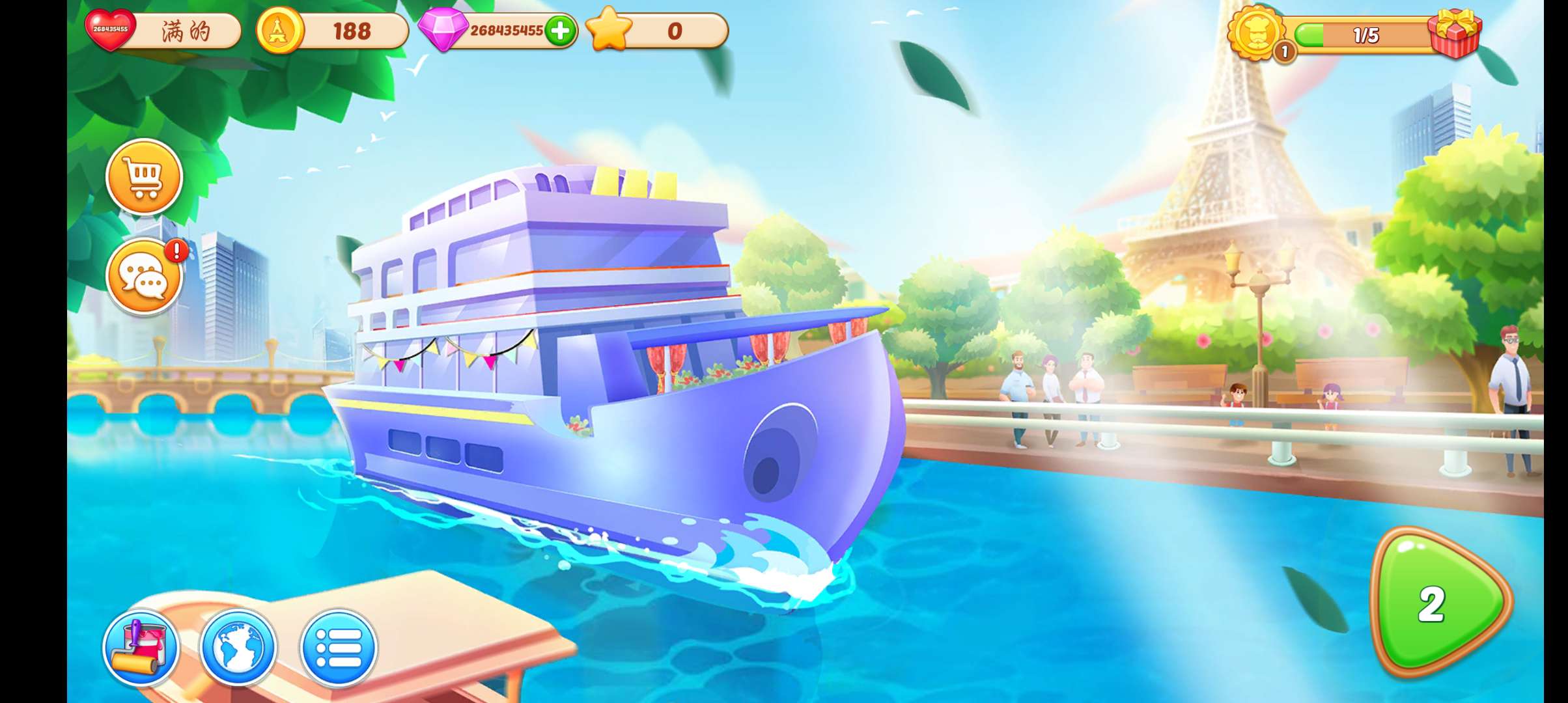
Task: Open the chat messages bubble
Action: 144,277
